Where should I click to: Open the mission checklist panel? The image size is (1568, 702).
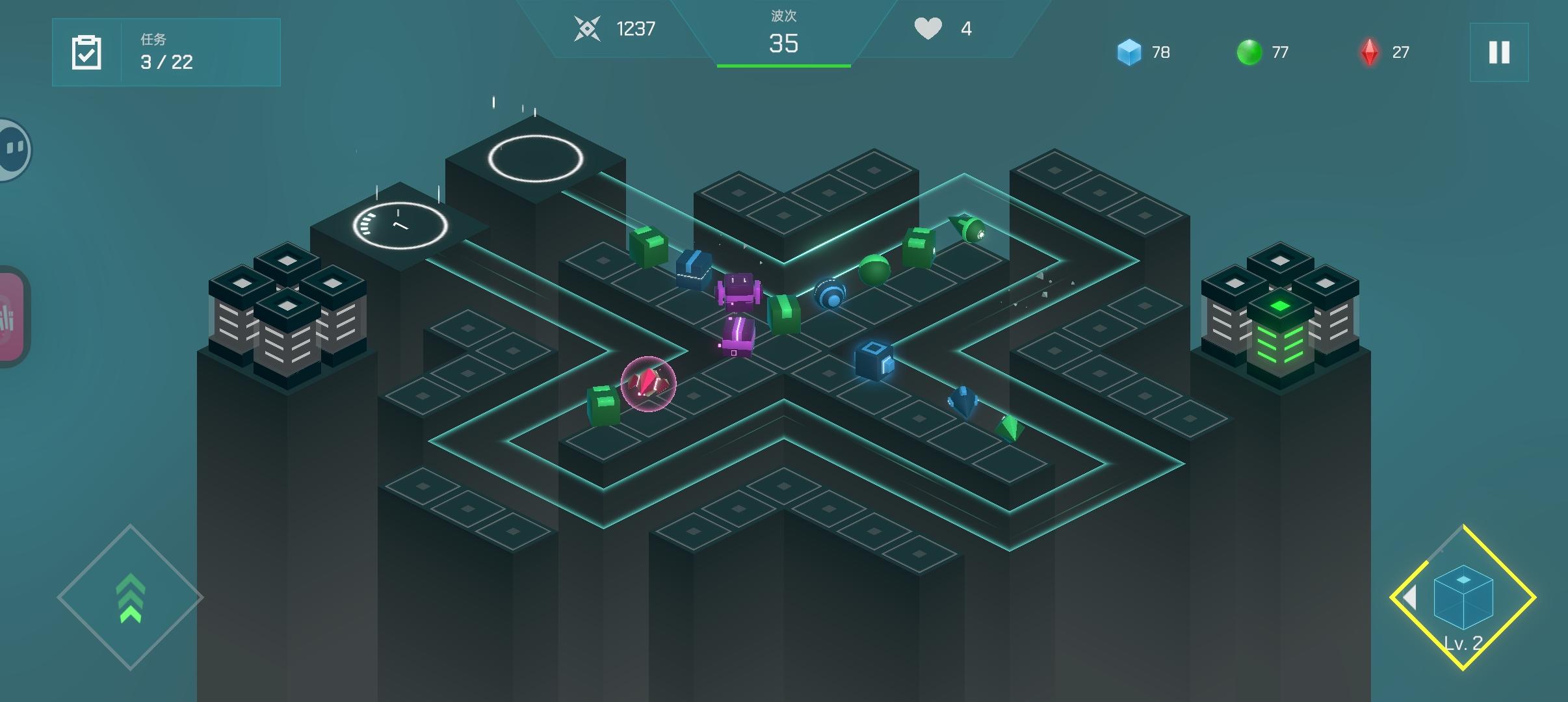coord(166,52)
